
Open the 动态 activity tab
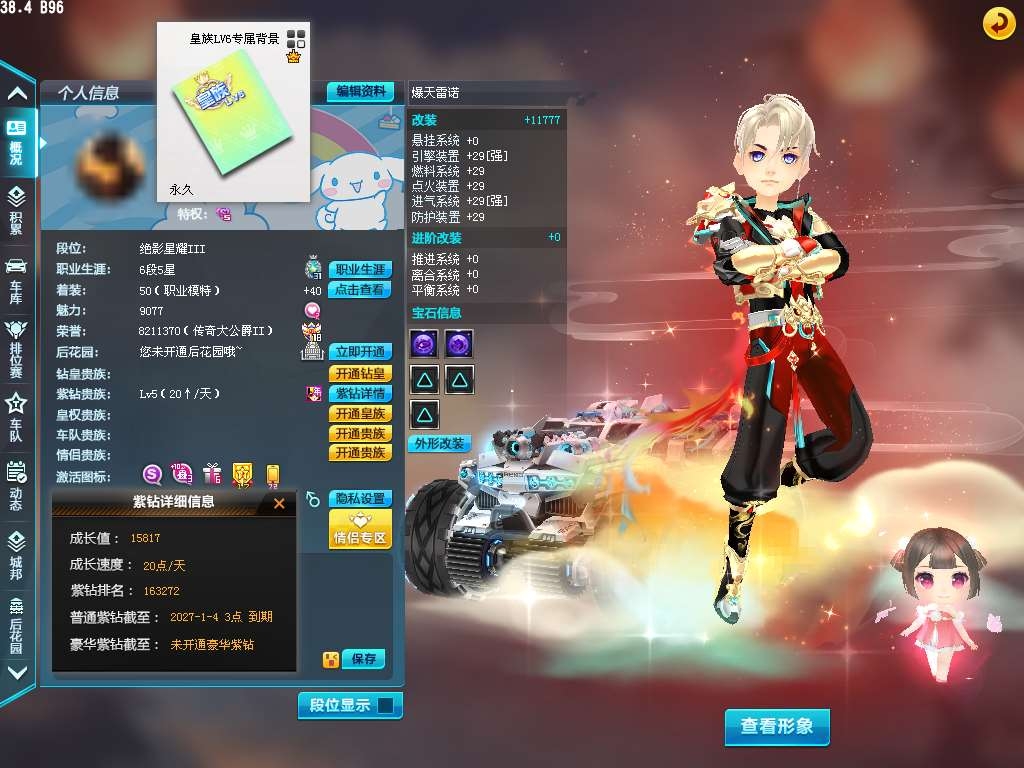16,487
